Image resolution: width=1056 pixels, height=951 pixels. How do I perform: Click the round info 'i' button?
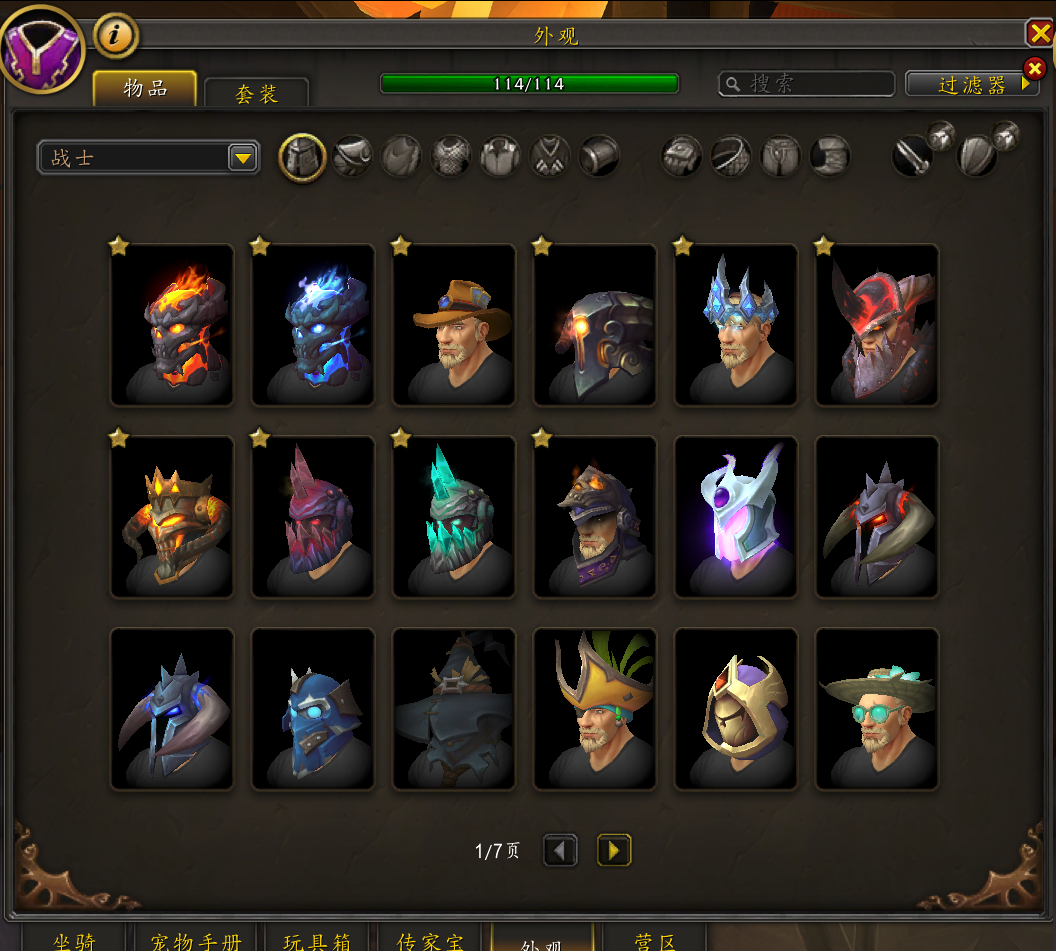116,36
